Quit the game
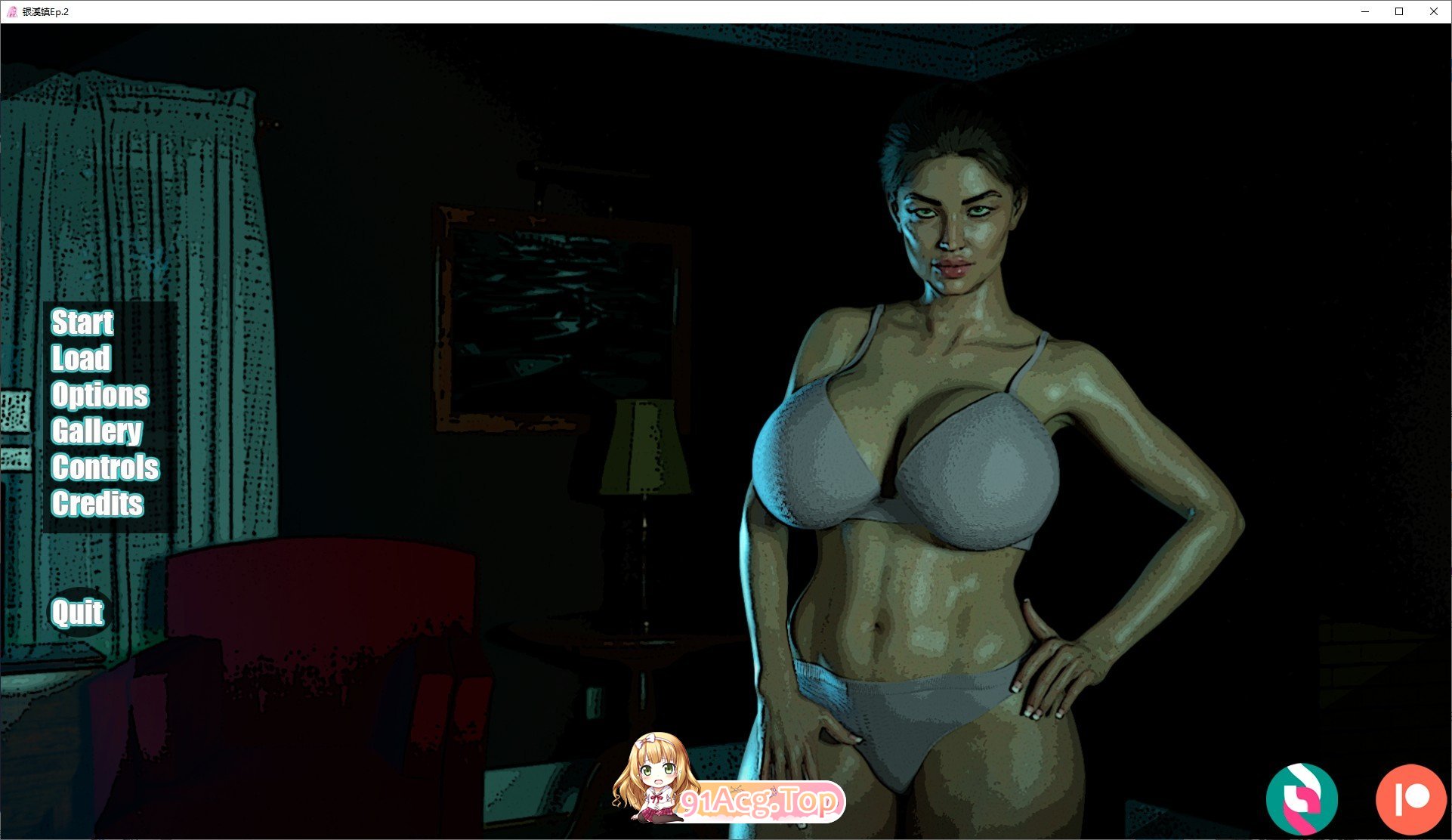Viewport: 1452px width, 840px height. [77, 612]
